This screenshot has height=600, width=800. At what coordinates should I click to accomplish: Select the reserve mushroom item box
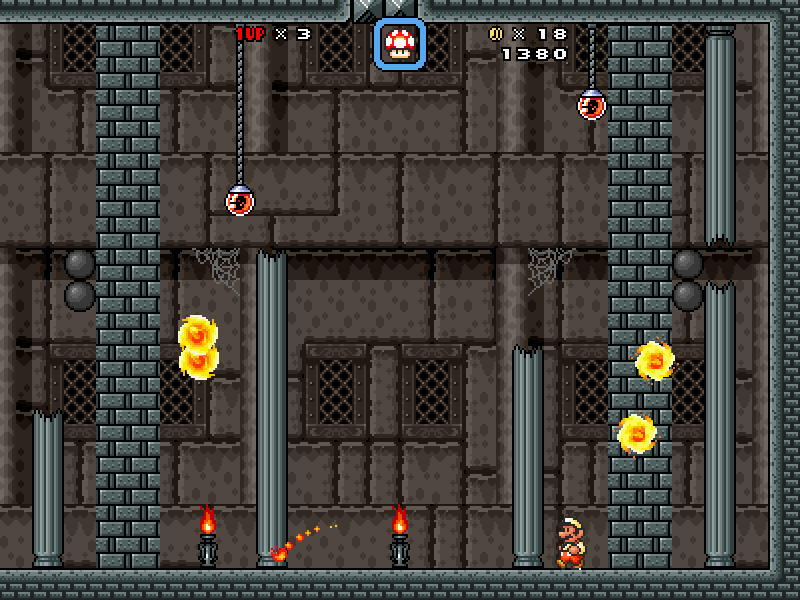400,45
